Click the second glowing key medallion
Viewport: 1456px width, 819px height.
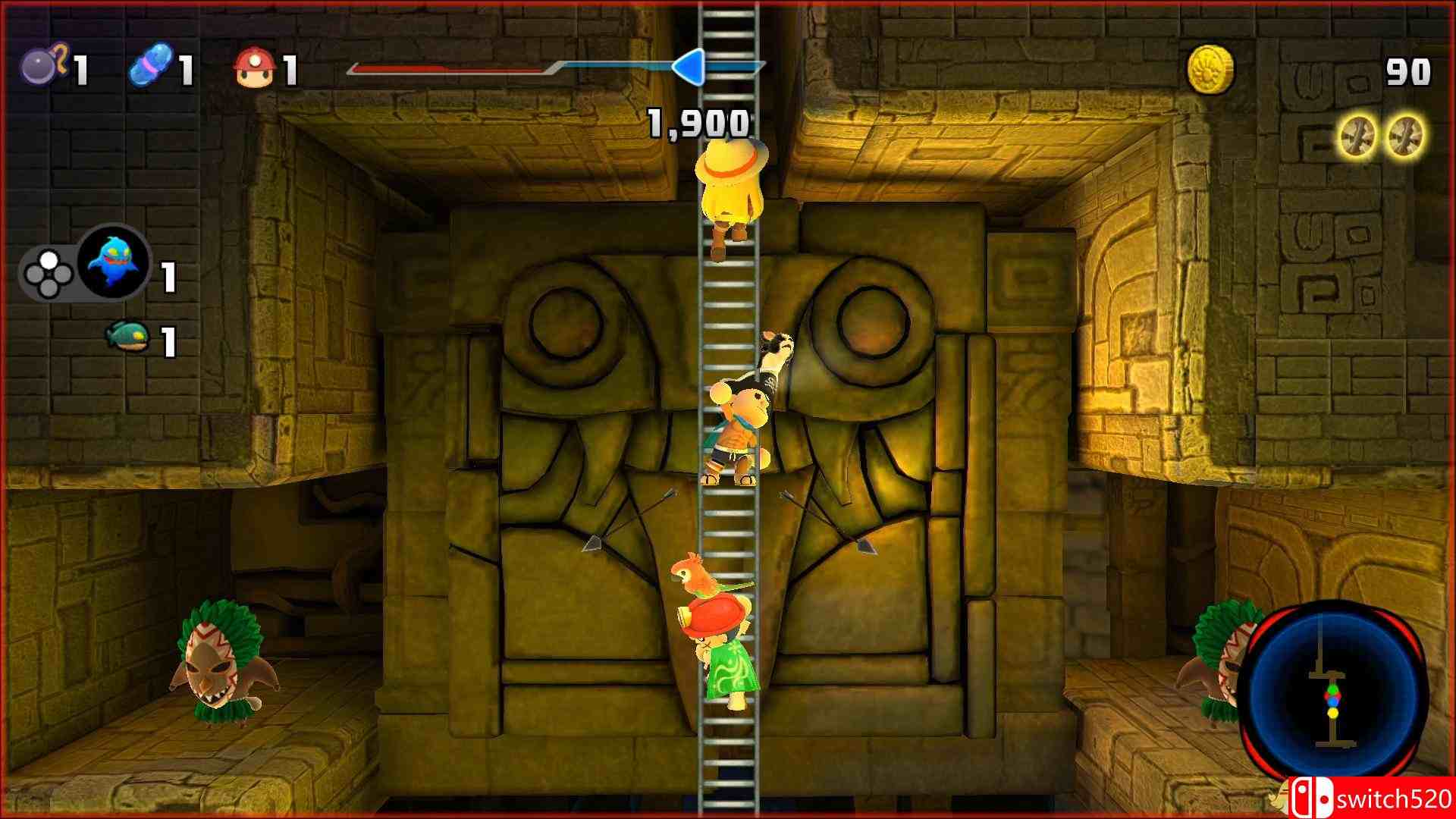1407,135
